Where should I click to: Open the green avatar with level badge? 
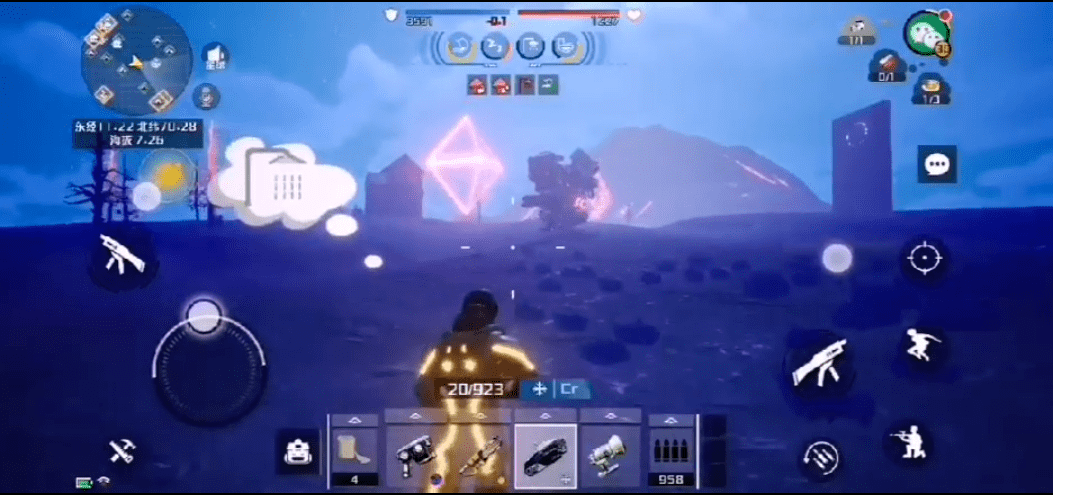926,33
